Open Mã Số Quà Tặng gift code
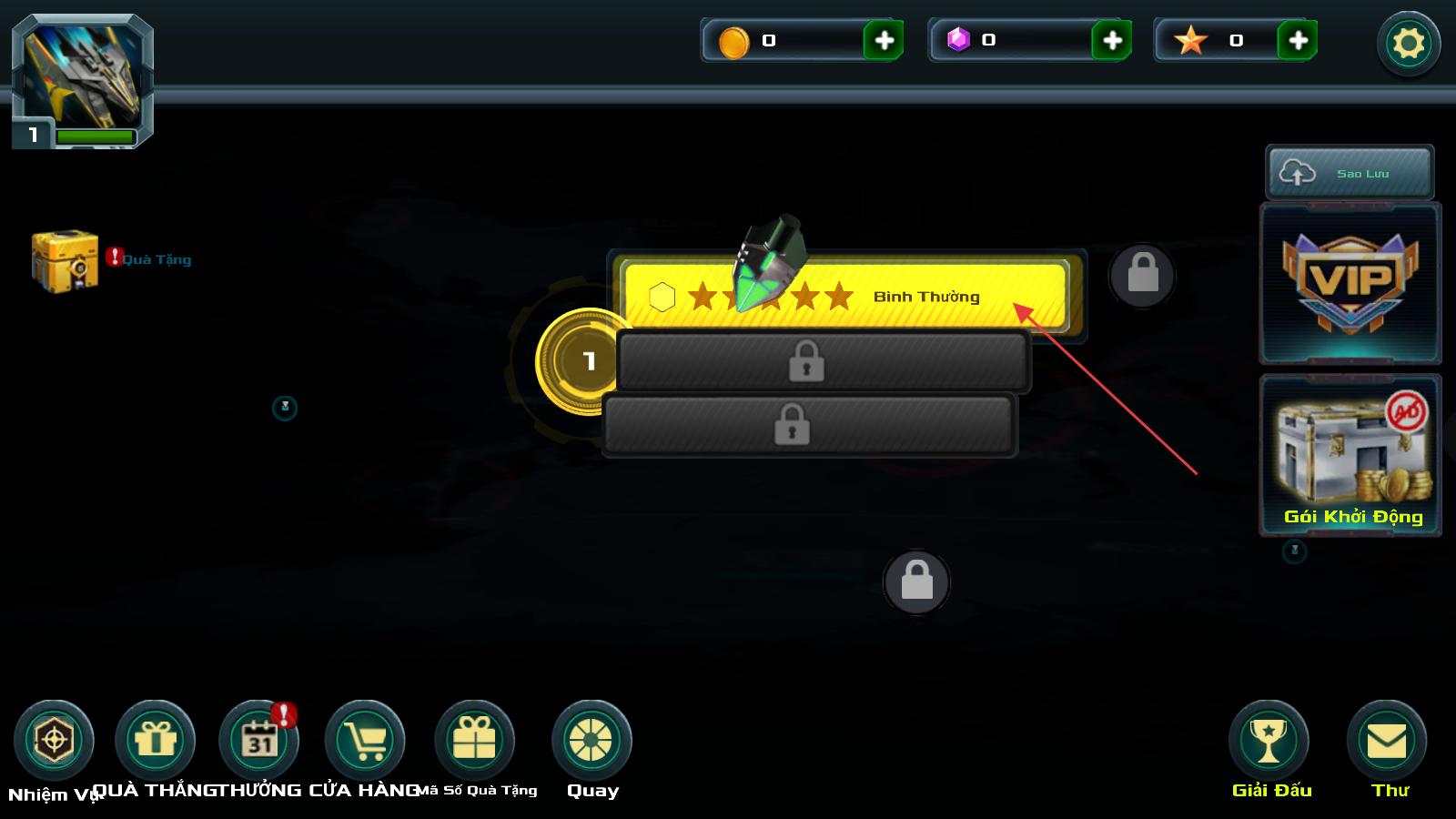The height and width of the screenshot is (819, 1456). (475, 741)
